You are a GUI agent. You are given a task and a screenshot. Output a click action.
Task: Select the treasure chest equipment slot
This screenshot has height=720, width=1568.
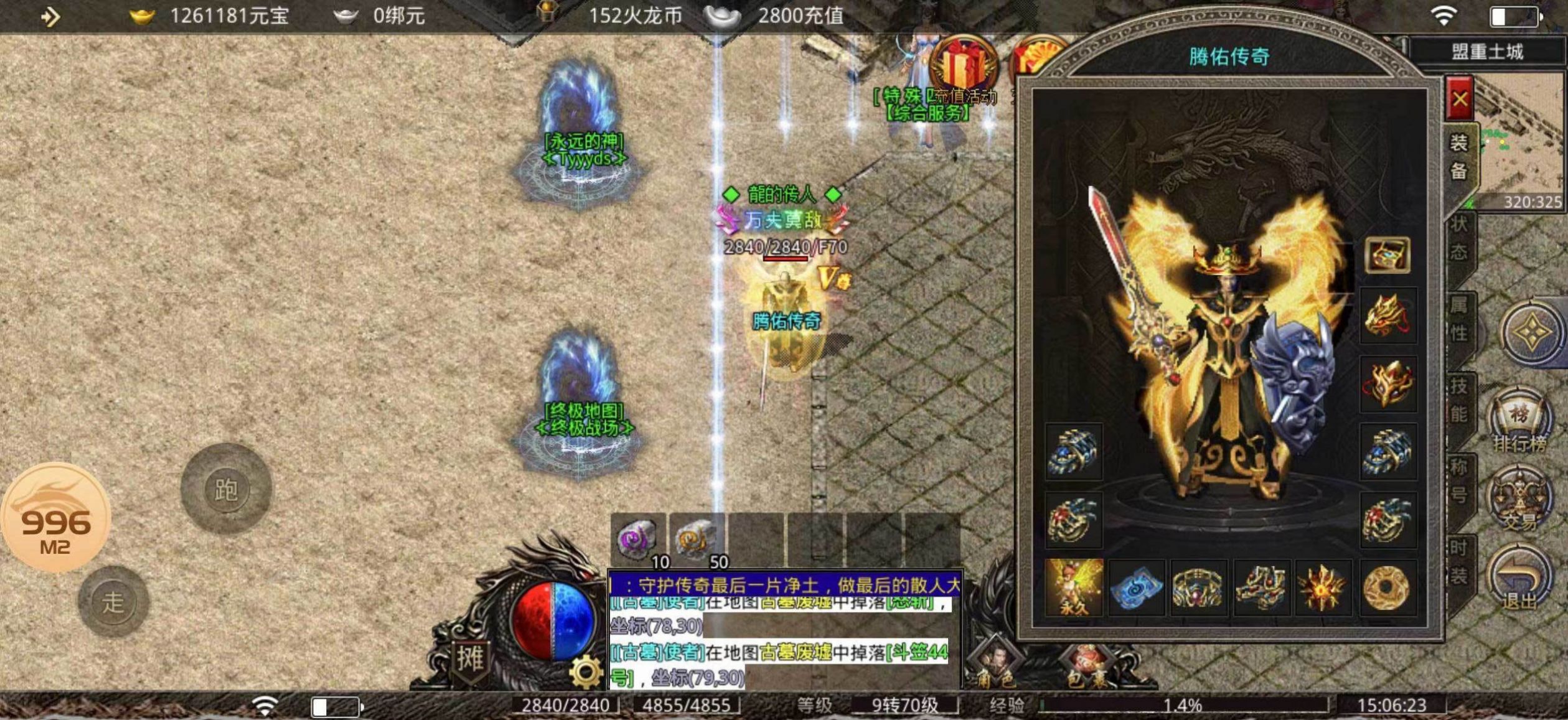point(1387,255)
